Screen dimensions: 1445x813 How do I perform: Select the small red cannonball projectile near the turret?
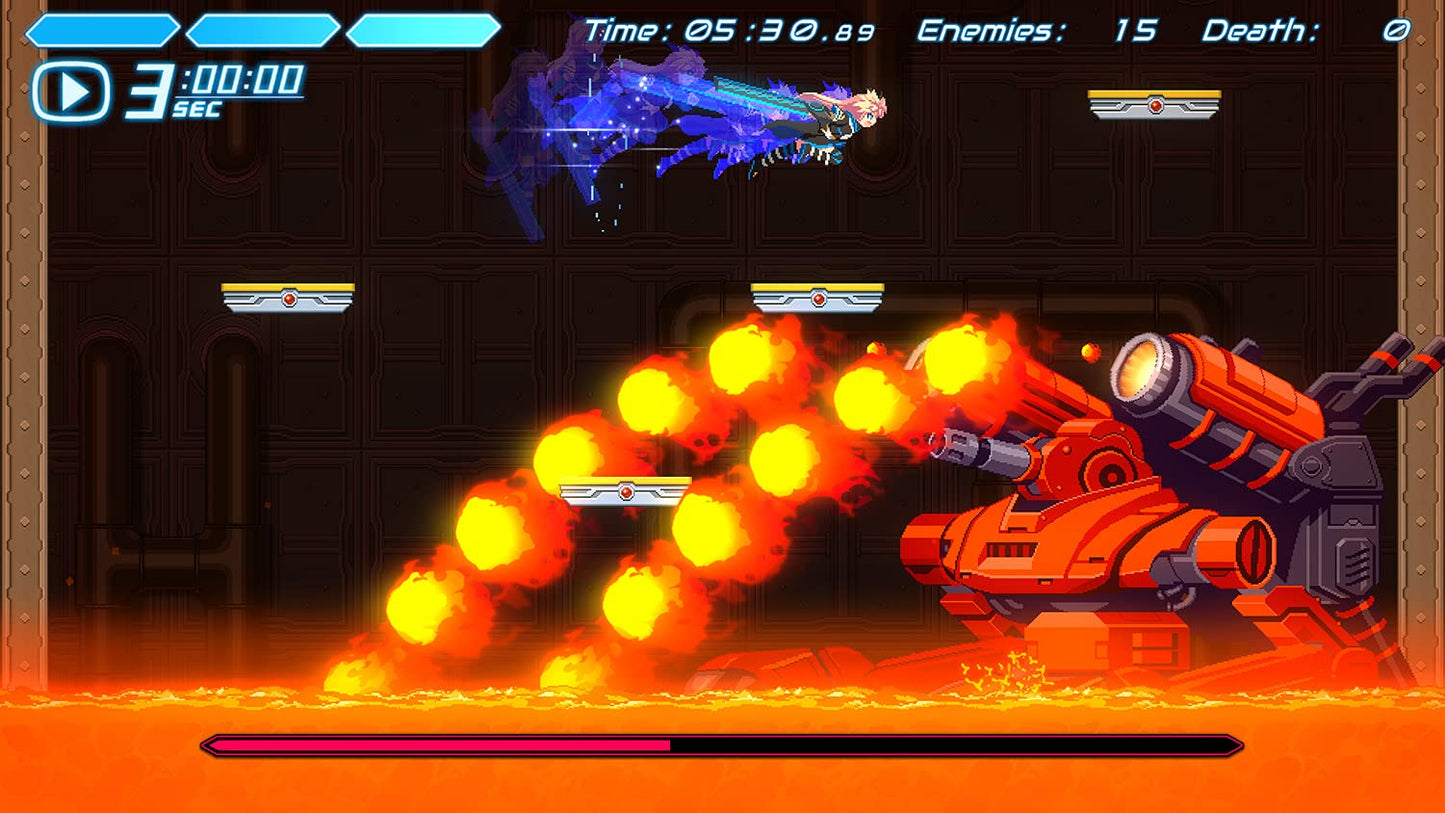[x=1090, y=352]
